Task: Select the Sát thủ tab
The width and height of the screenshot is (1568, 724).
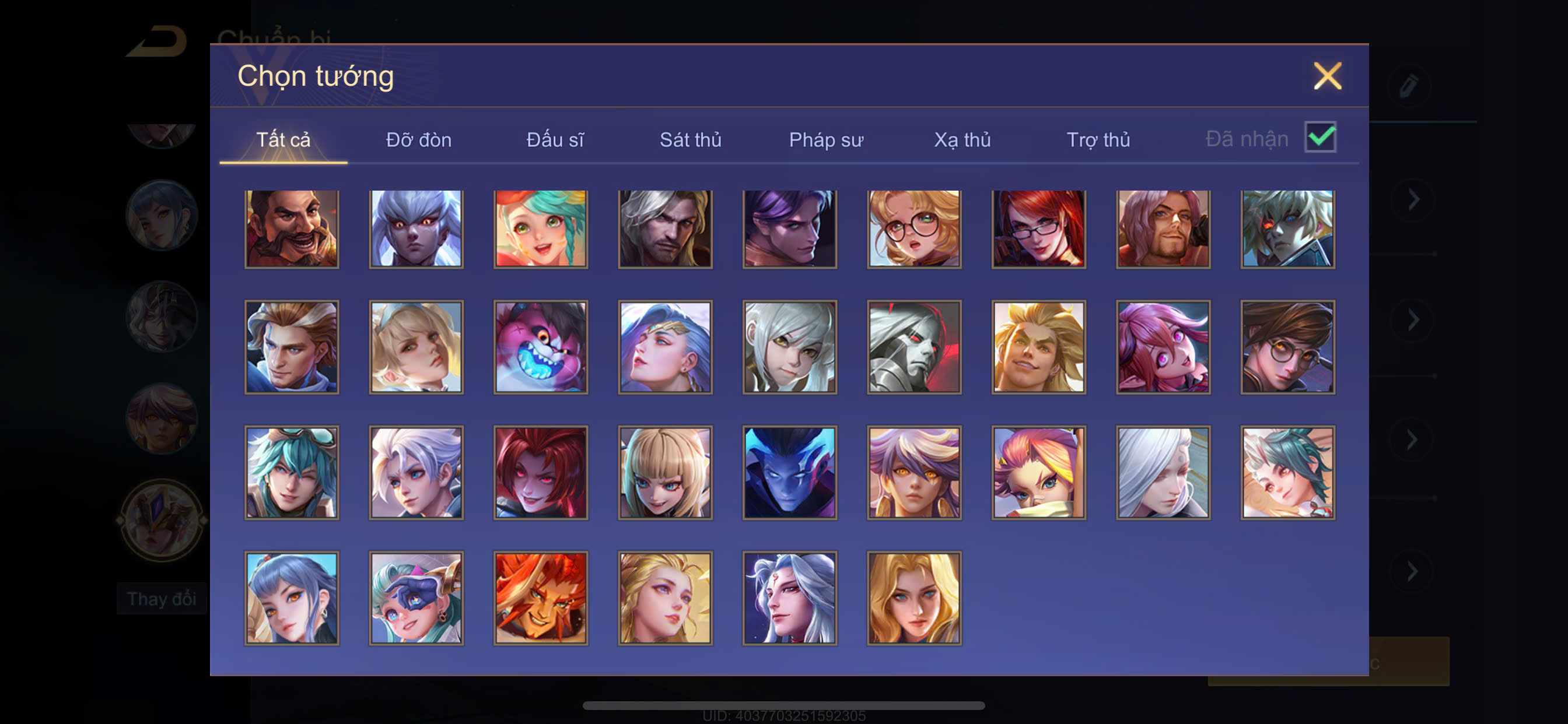Action: [x=690, y=140]
